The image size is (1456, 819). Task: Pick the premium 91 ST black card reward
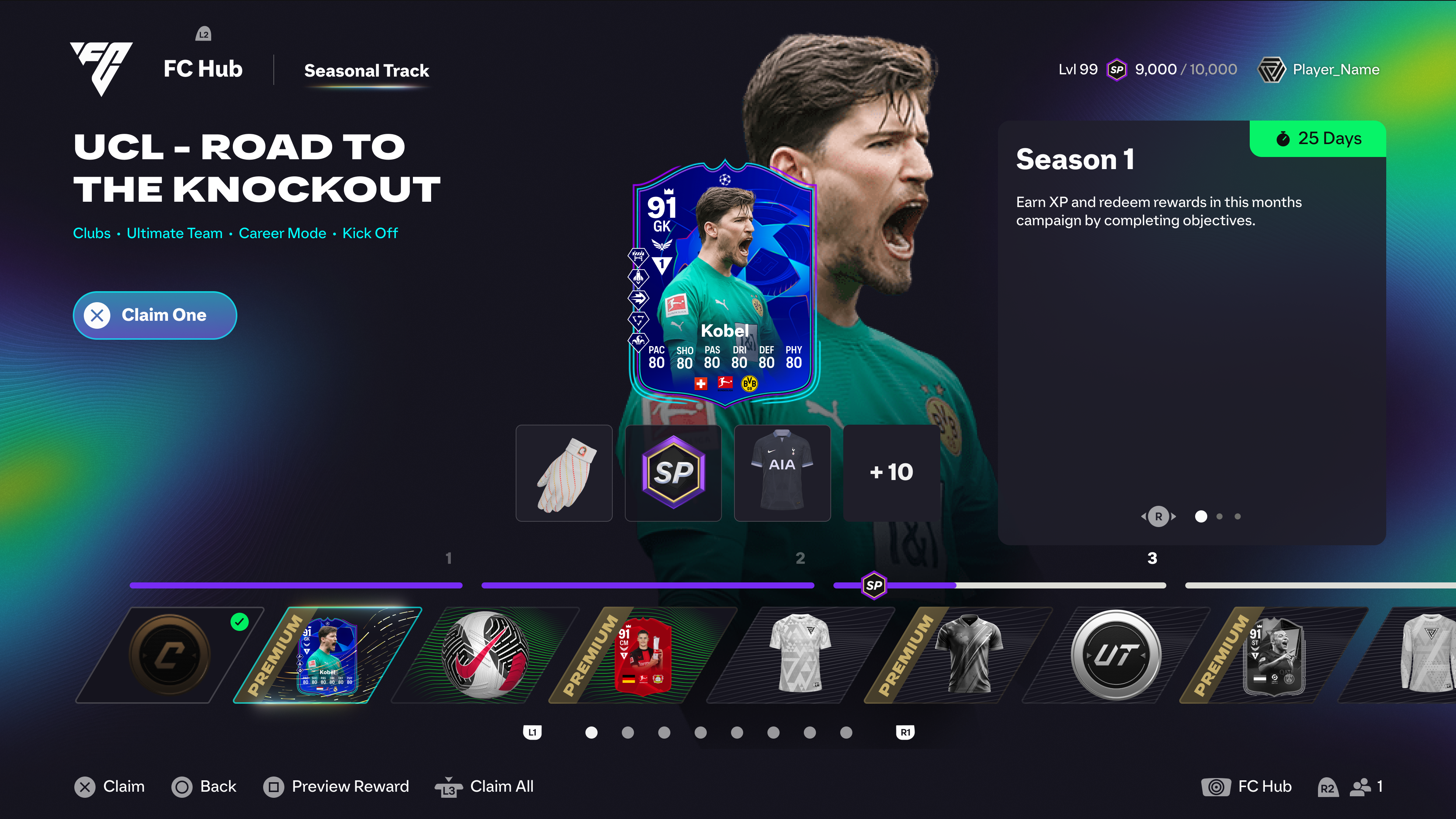point(1274,655)
